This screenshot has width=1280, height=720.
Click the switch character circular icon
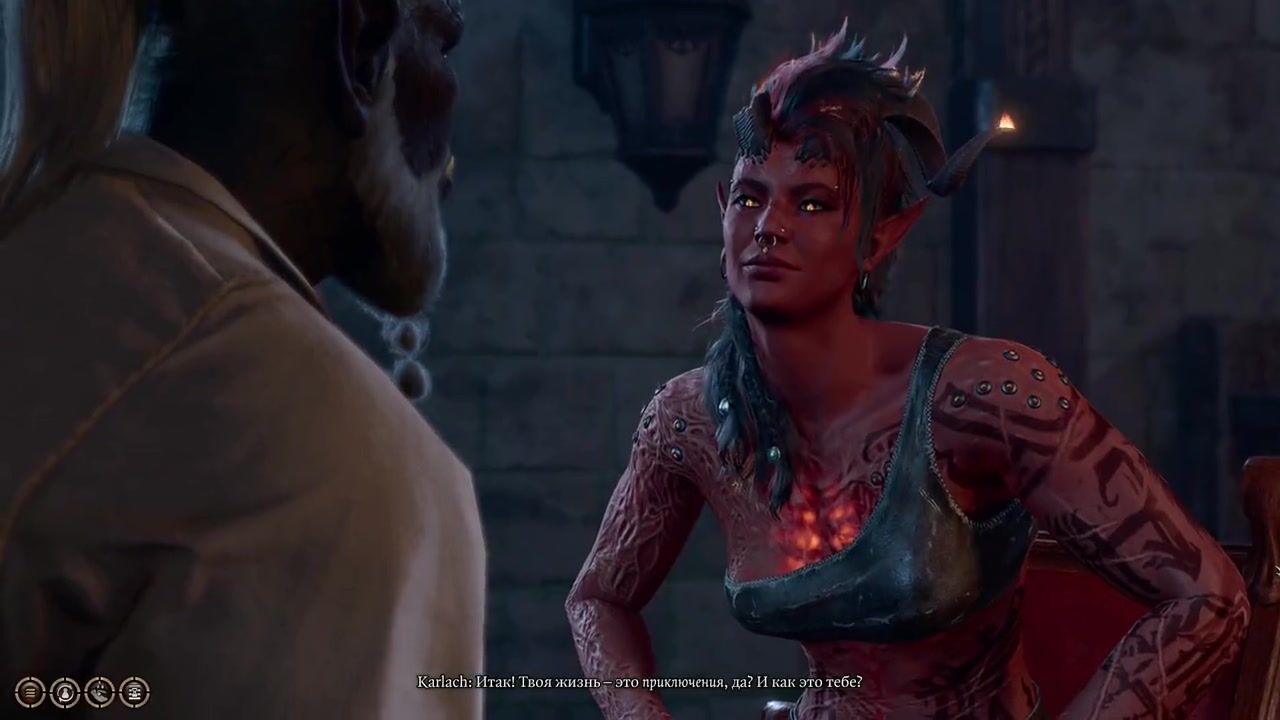65,691
